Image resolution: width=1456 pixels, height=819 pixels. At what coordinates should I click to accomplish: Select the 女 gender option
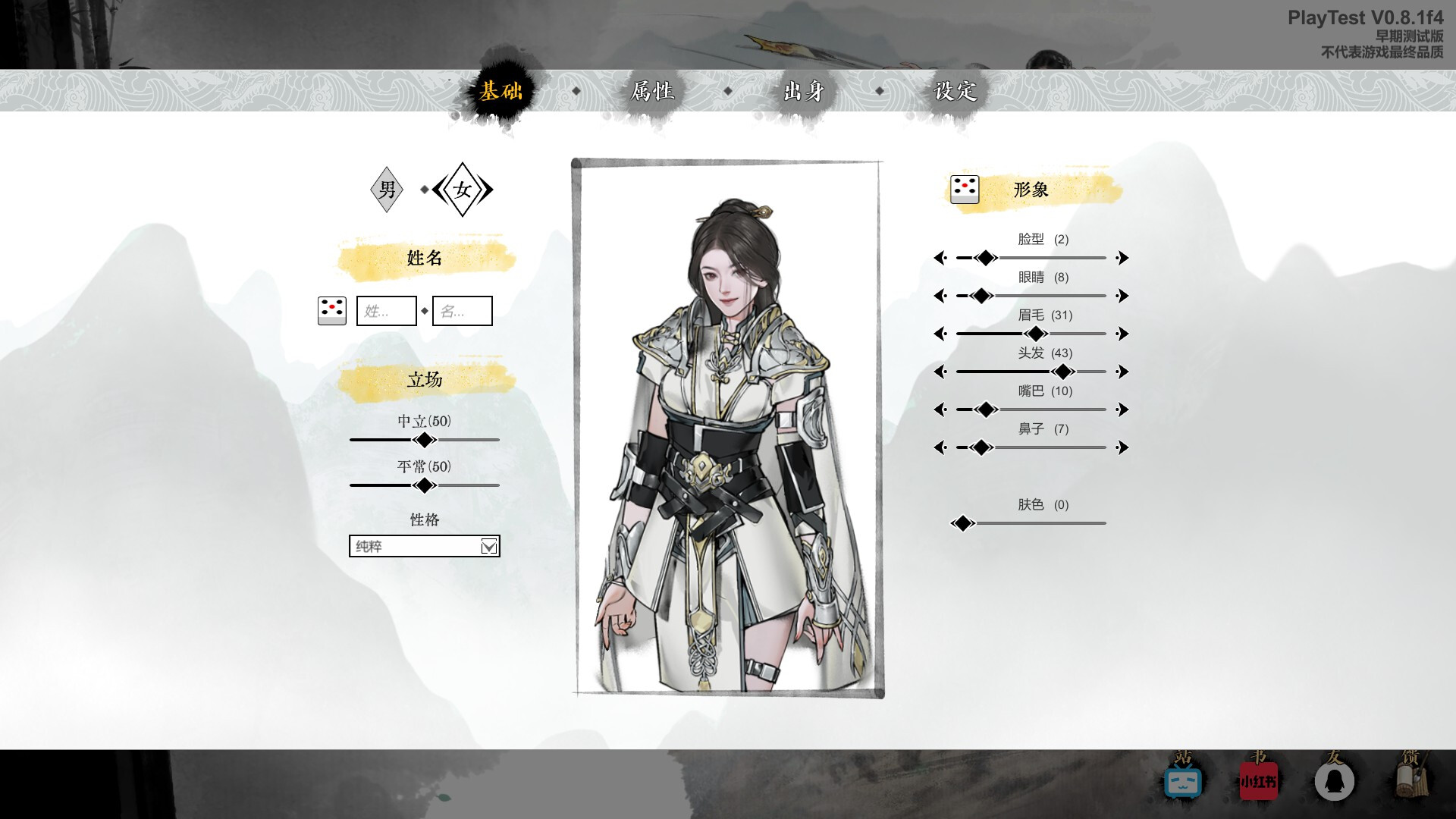(463, 190)
